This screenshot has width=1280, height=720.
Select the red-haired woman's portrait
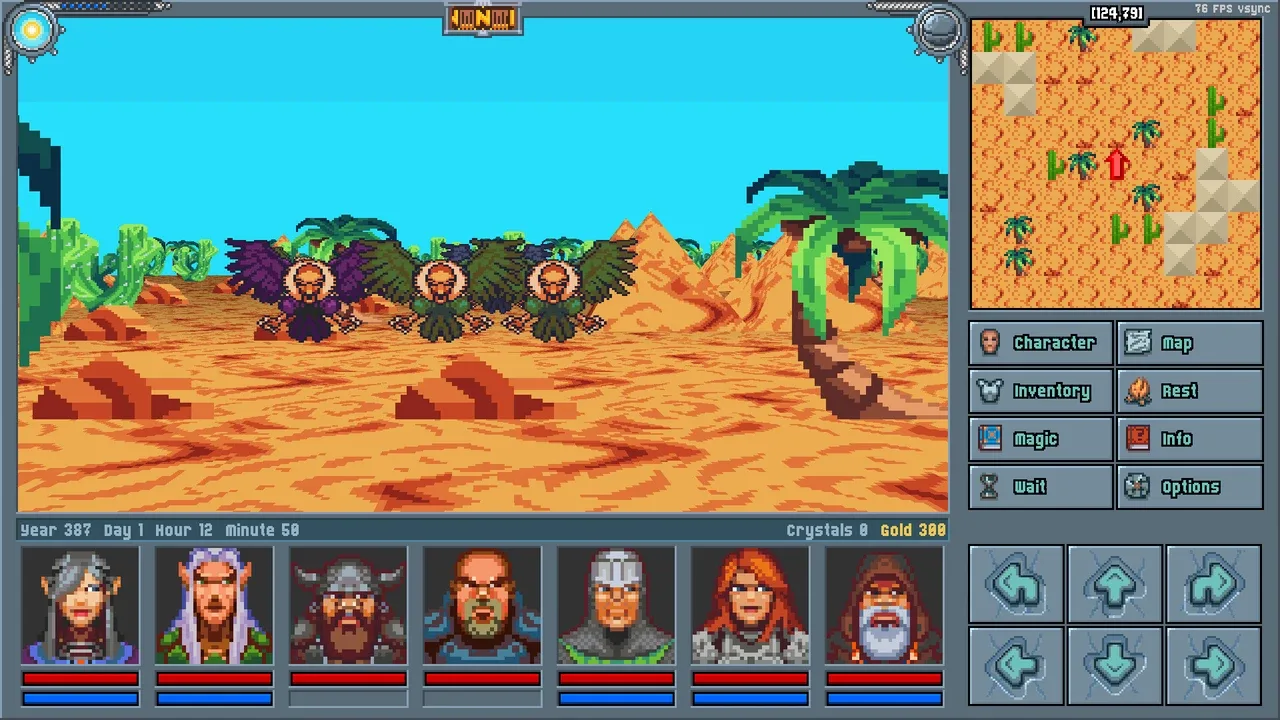click(x=750, y=606)
